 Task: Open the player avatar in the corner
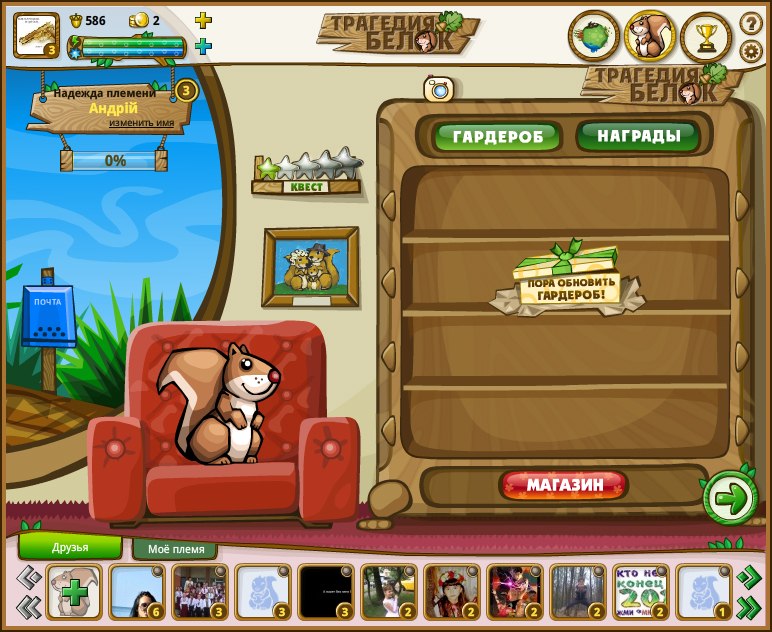(x=36, y=35)
